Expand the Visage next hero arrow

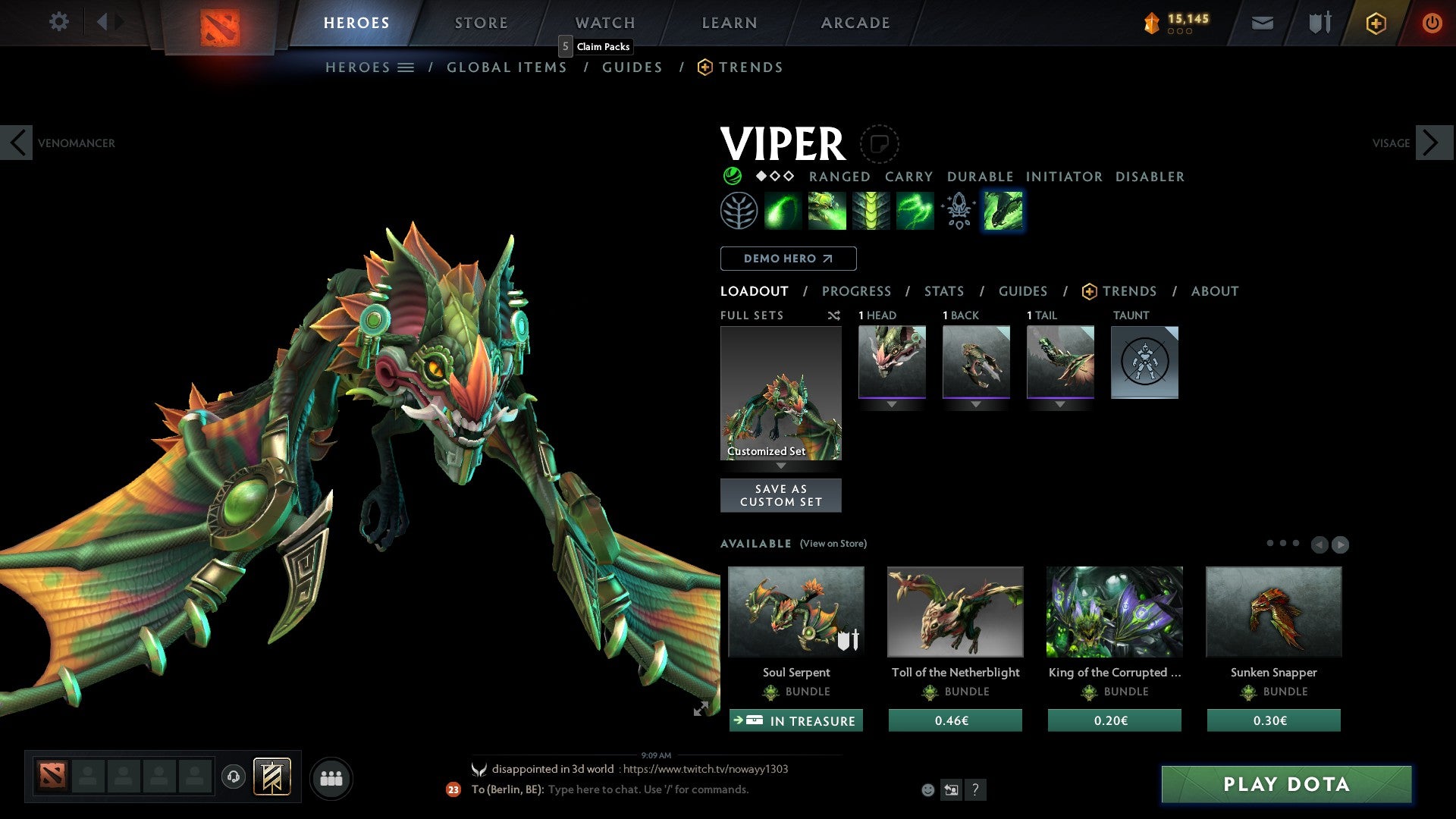coord(1429,143)
